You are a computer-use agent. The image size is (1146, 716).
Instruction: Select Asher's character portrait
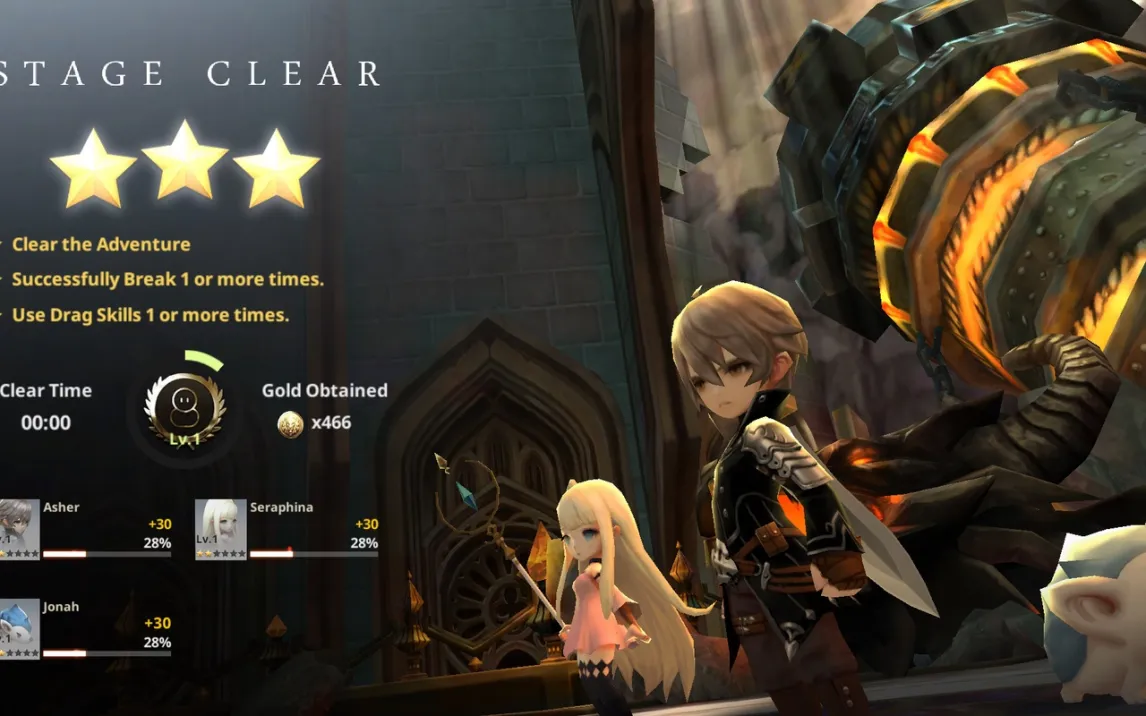click(19, 528)
